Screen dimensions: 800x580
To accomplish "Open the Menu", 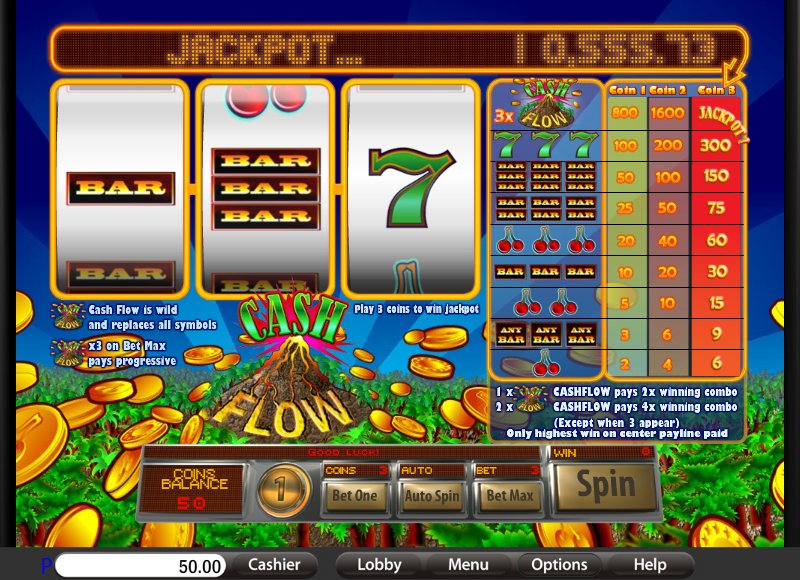I will point(468,565).
